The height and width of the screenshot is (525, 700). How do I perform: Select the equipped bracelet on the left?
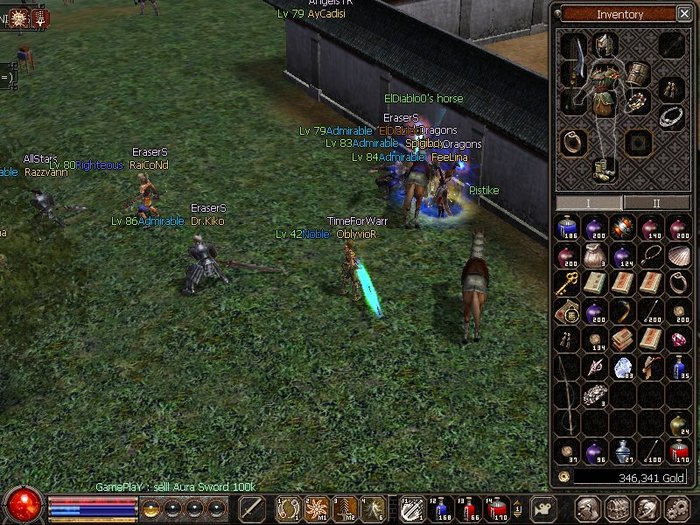click(x=573, y=142)
